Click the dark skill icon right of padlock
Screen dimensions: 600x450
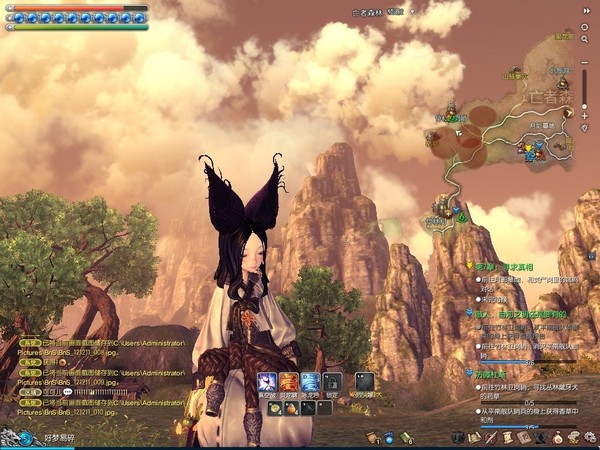click(x=365, y=383)
